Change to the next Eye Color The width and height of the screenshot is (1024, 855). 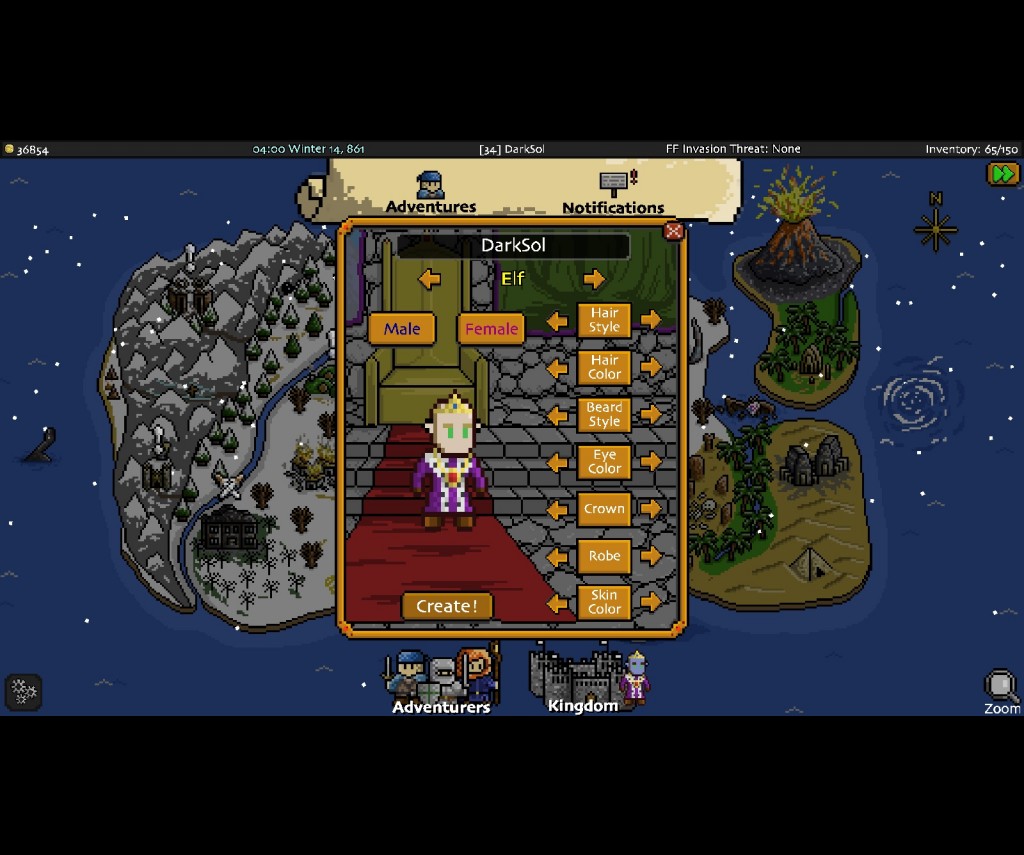click(x=651, y=461)
